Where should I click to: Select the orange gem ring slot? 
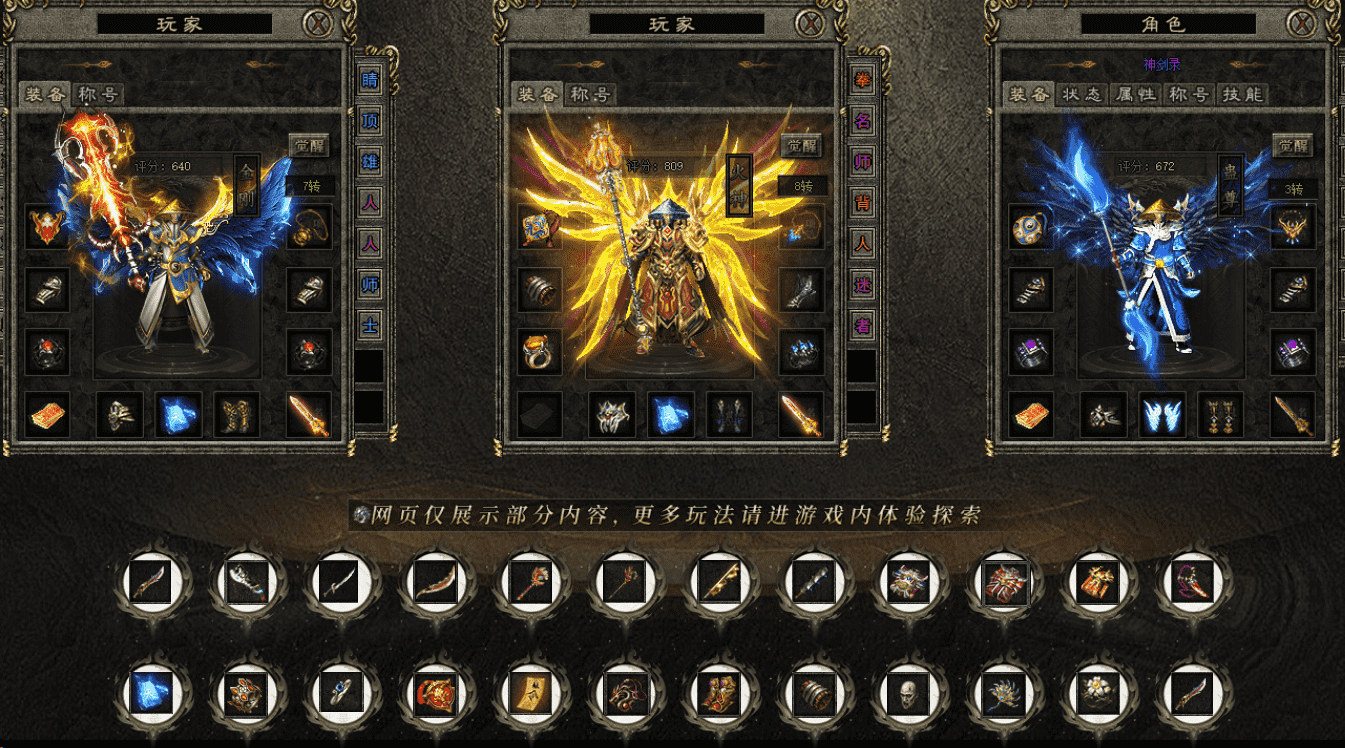[x=539, y=352]
